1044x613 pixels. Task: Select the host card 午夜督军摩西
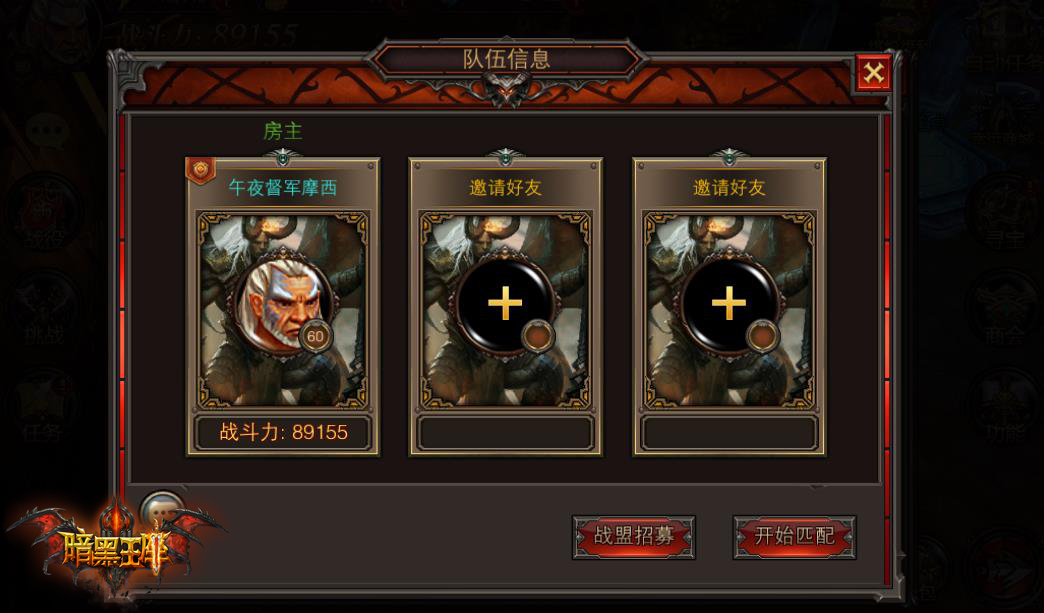(282, 307)
